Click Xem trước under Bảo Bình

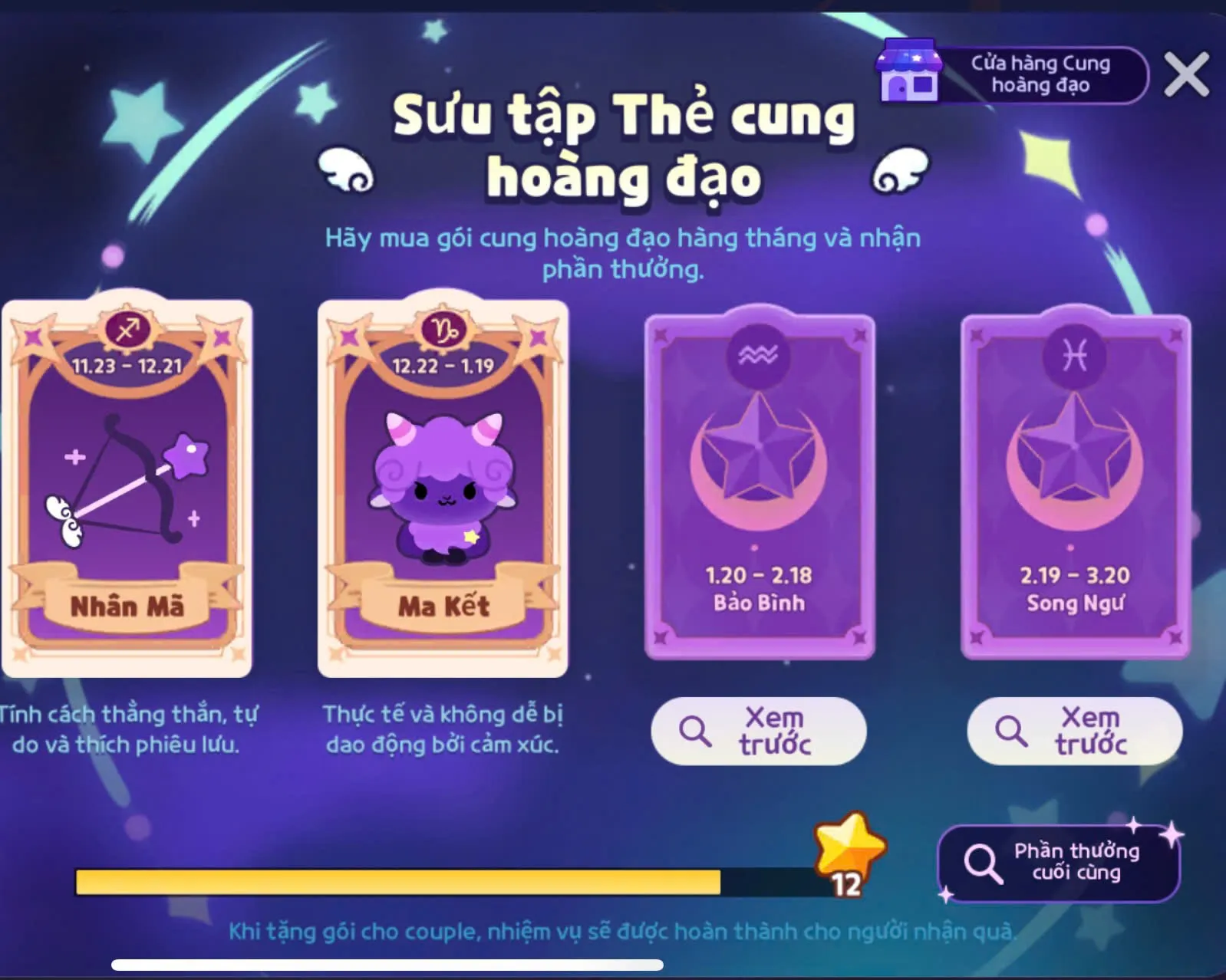pyautogui.click(x=759, y=731)
